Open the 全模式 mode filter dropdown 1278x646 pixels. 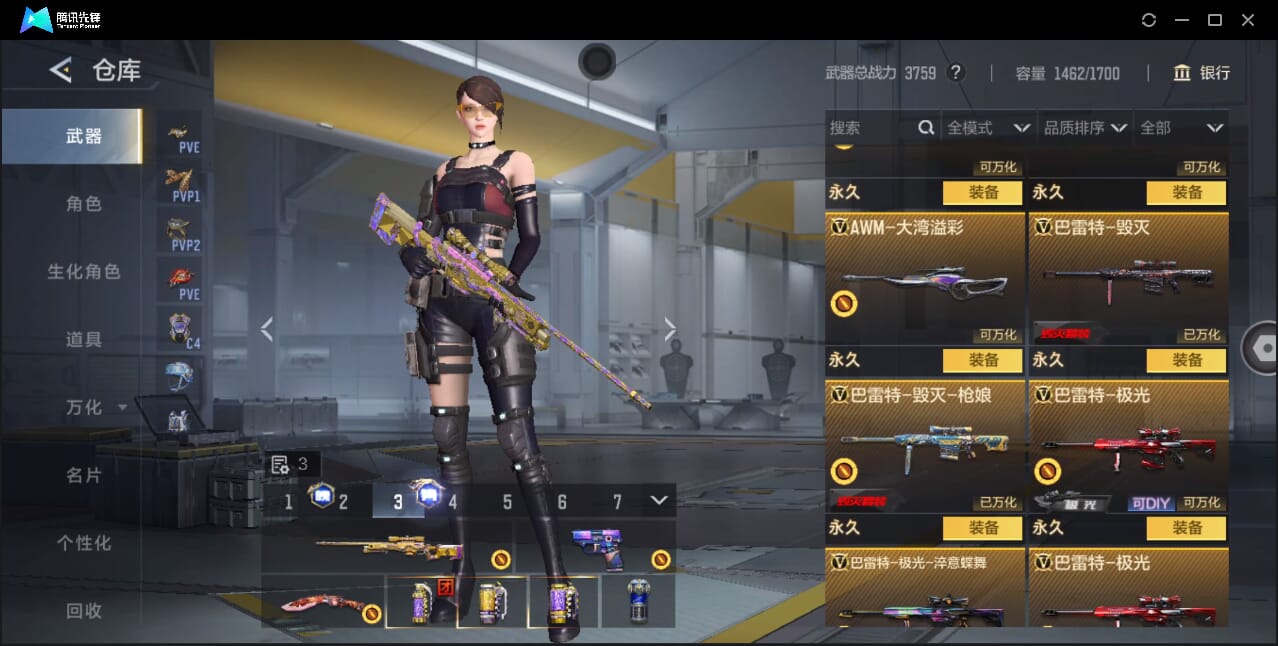pyautogui.click(x=987, y=128)
